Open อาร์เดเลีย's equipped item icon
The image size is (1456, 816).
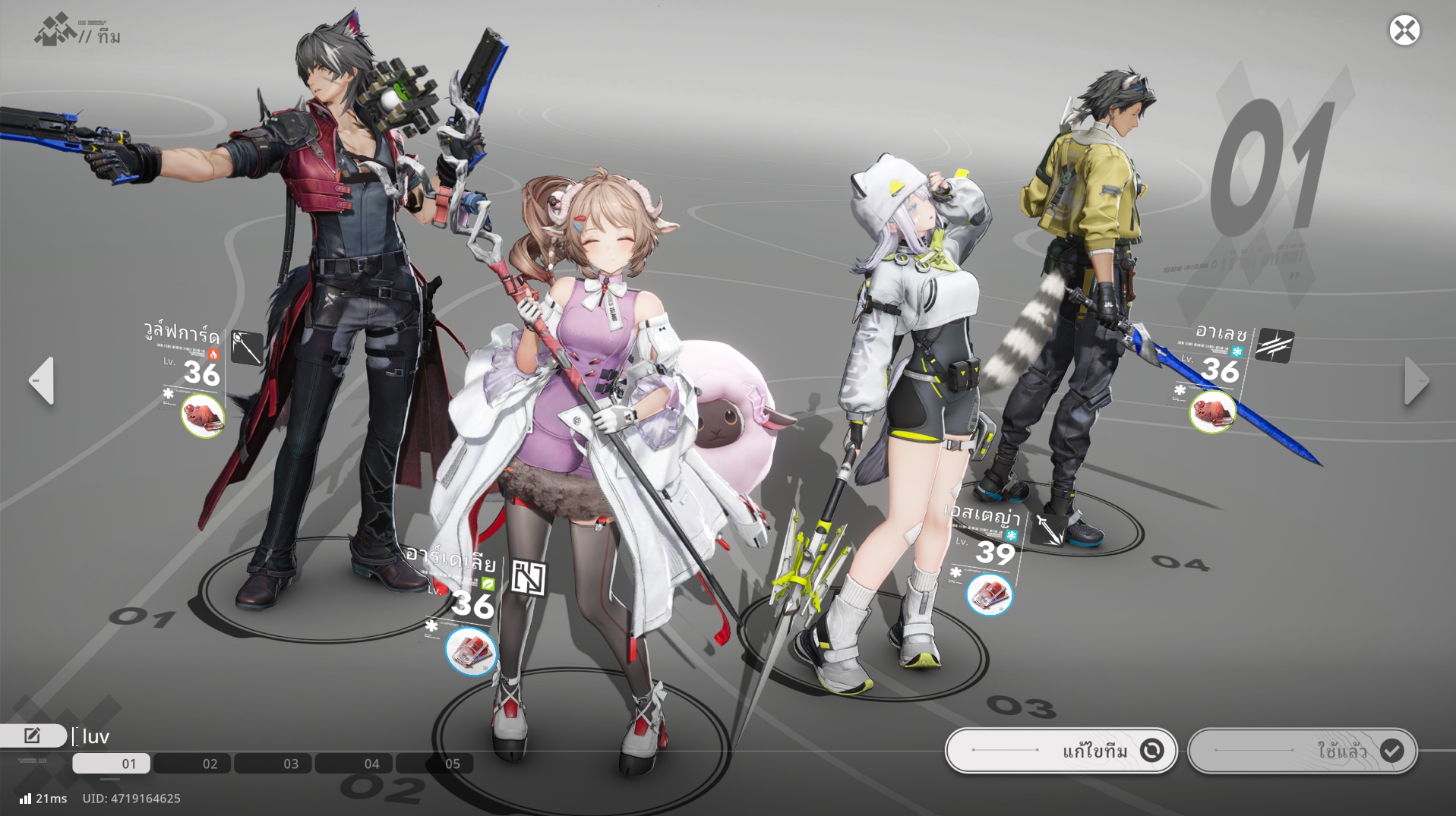pyautogui.click(x=471, y=651)
